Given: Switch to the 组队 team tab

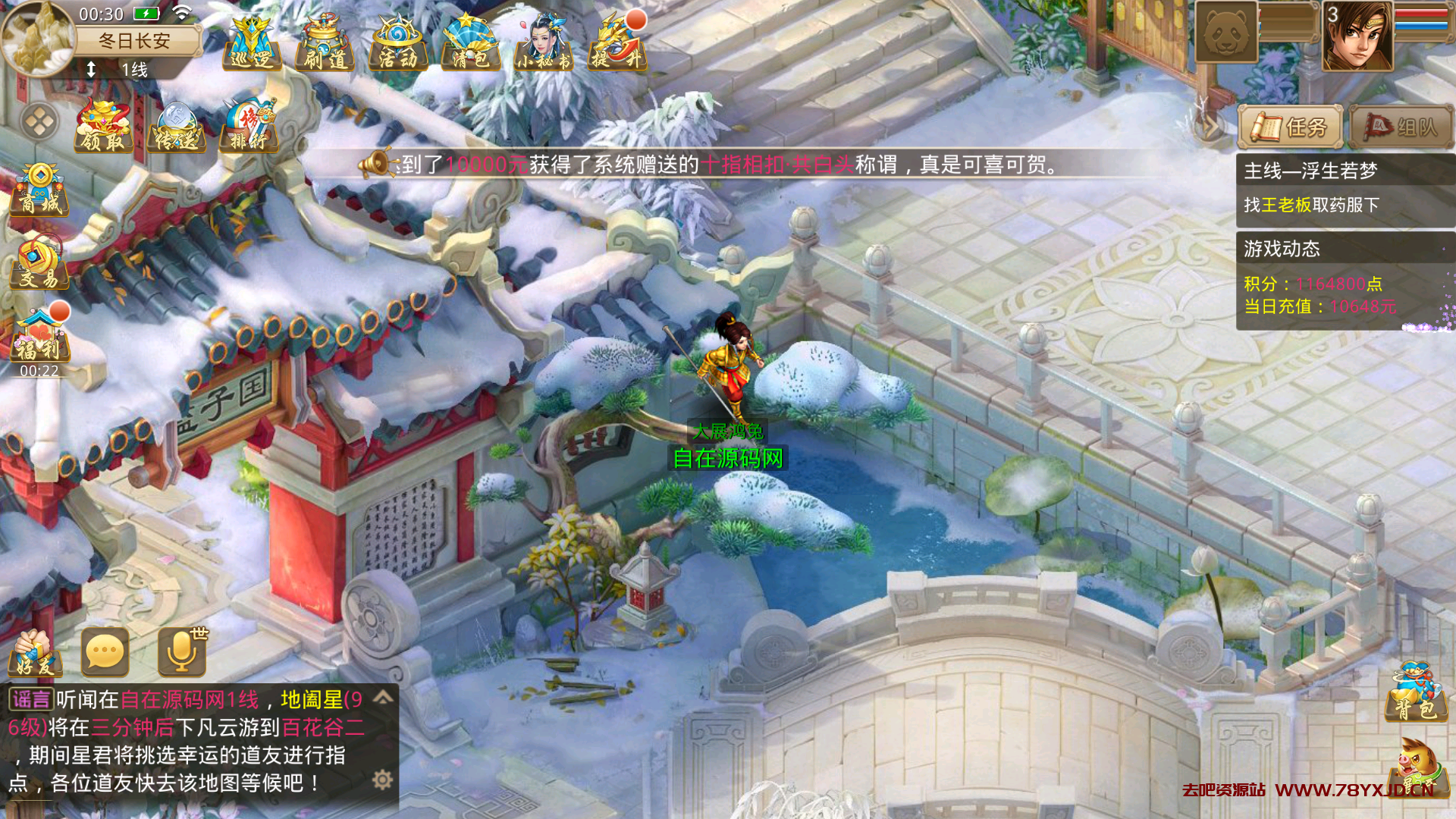Looking at the screenshot, I should click(1401, 127).
